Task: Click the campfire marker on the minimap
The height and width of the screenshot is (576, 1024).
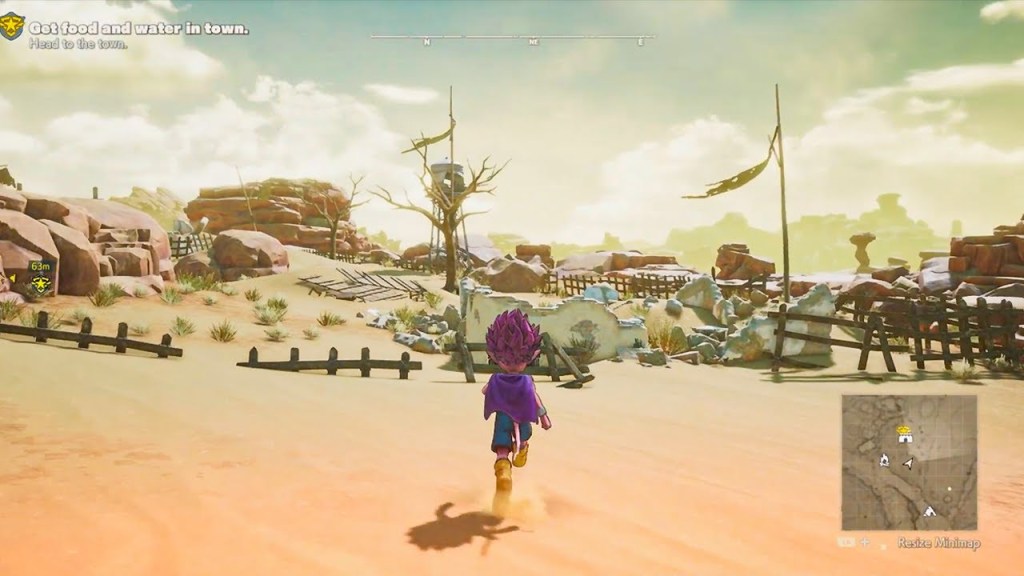Action: 885,460
